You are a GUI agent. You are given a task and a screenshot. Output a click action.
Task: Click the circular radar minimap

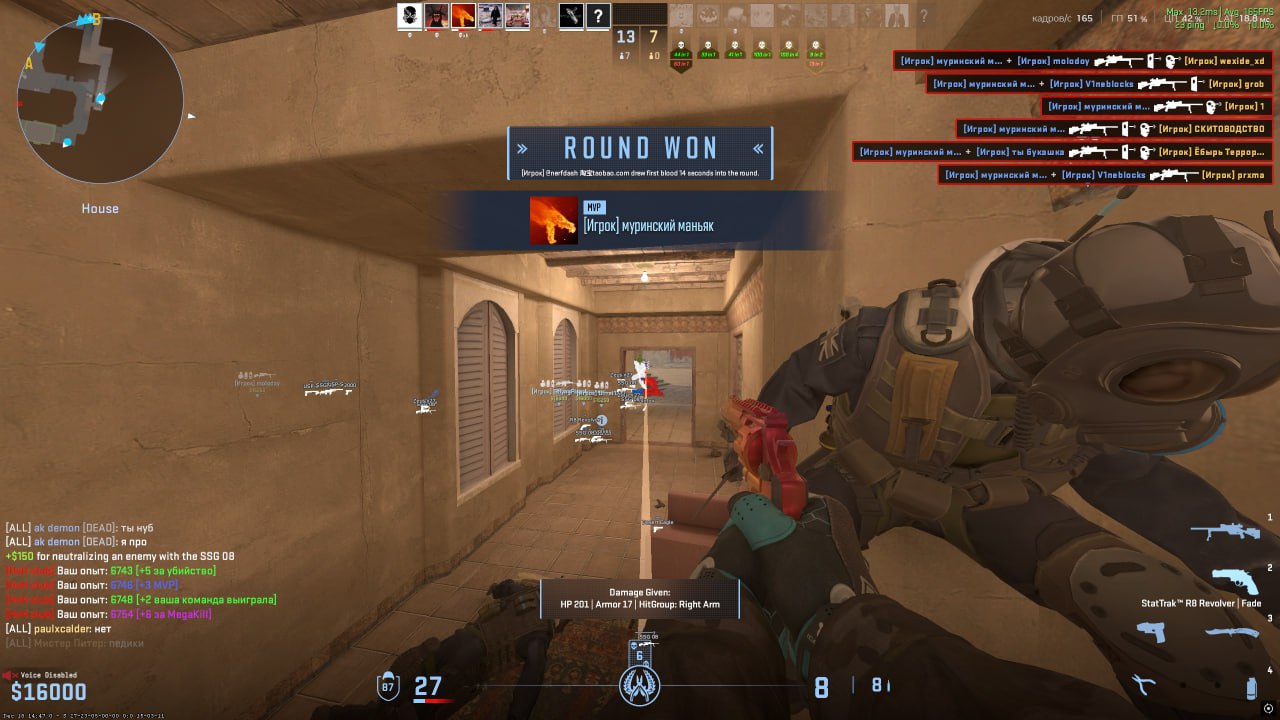(x=100, y=100)
